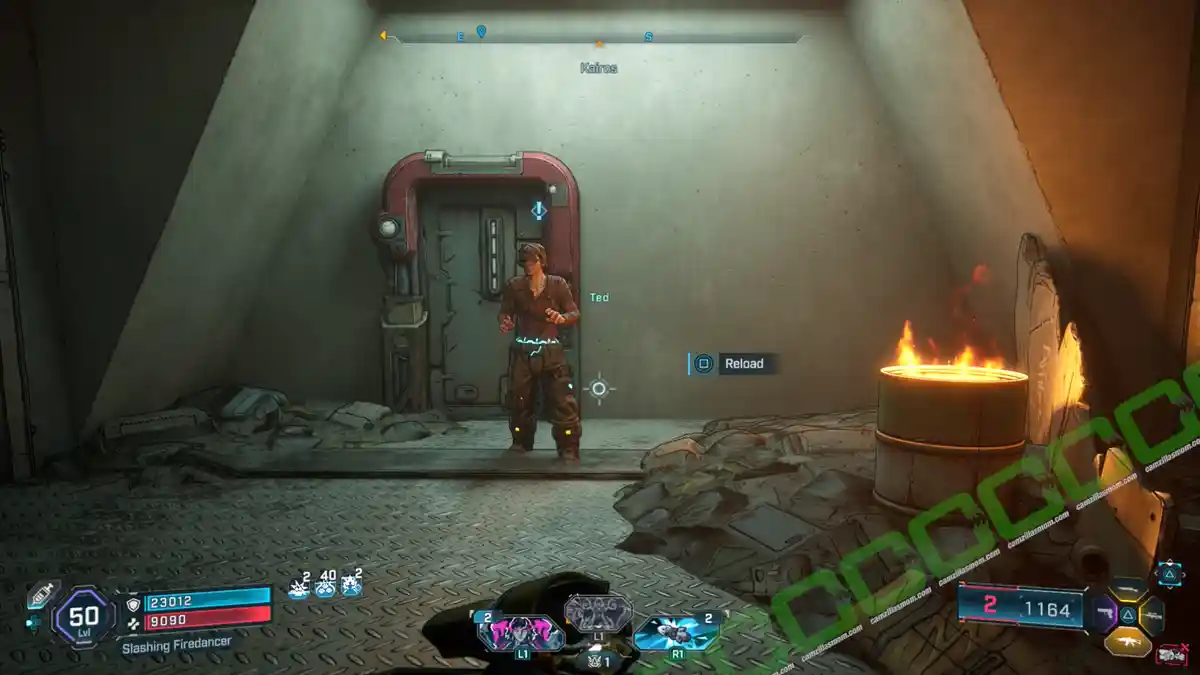Switch to the purple pistol weapon slot
Image resolution: width=1200 pixels, height=675 pixels.
[x=1104, y=613]
